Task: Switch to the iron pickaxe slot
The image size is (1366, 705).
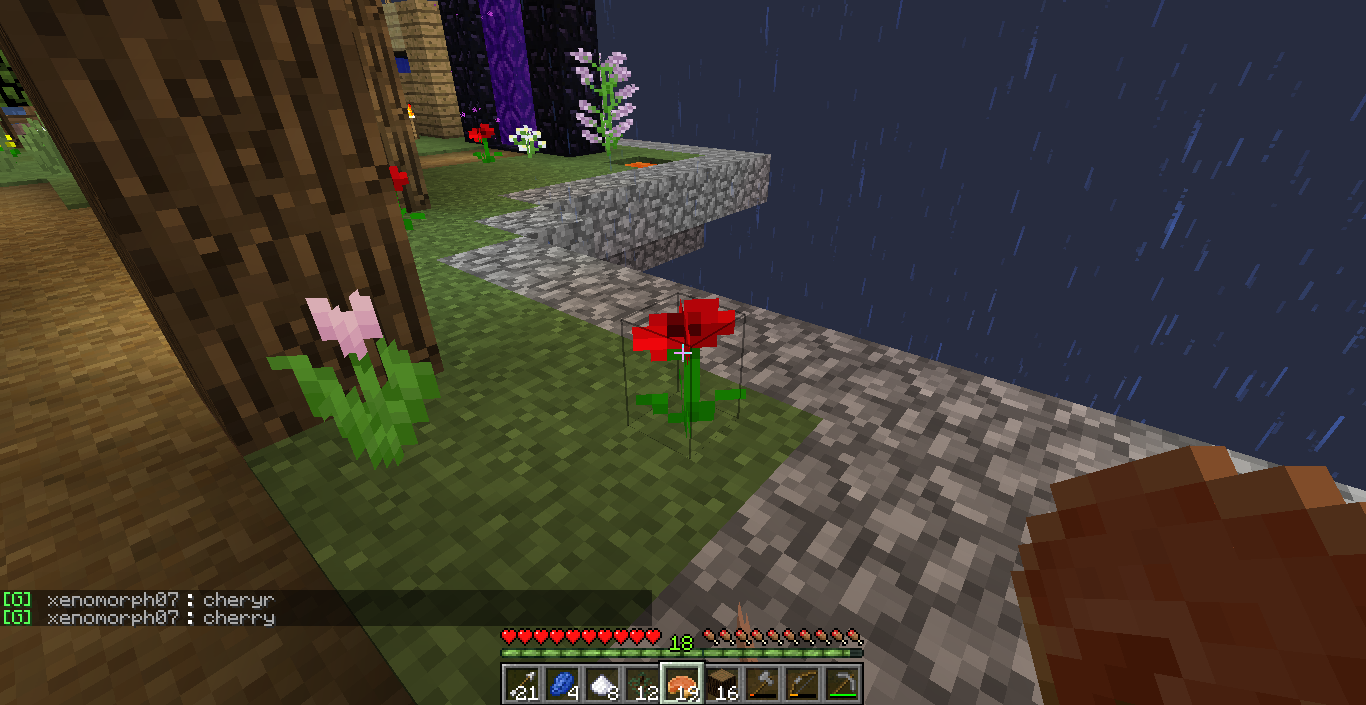Action: (x=842, y=684)
